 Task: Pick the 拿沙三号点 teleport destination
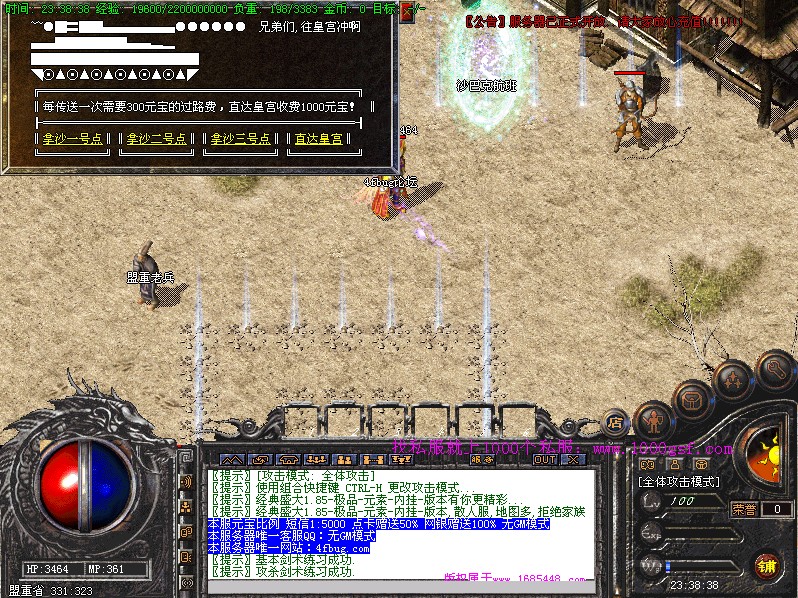click(241, 140)
